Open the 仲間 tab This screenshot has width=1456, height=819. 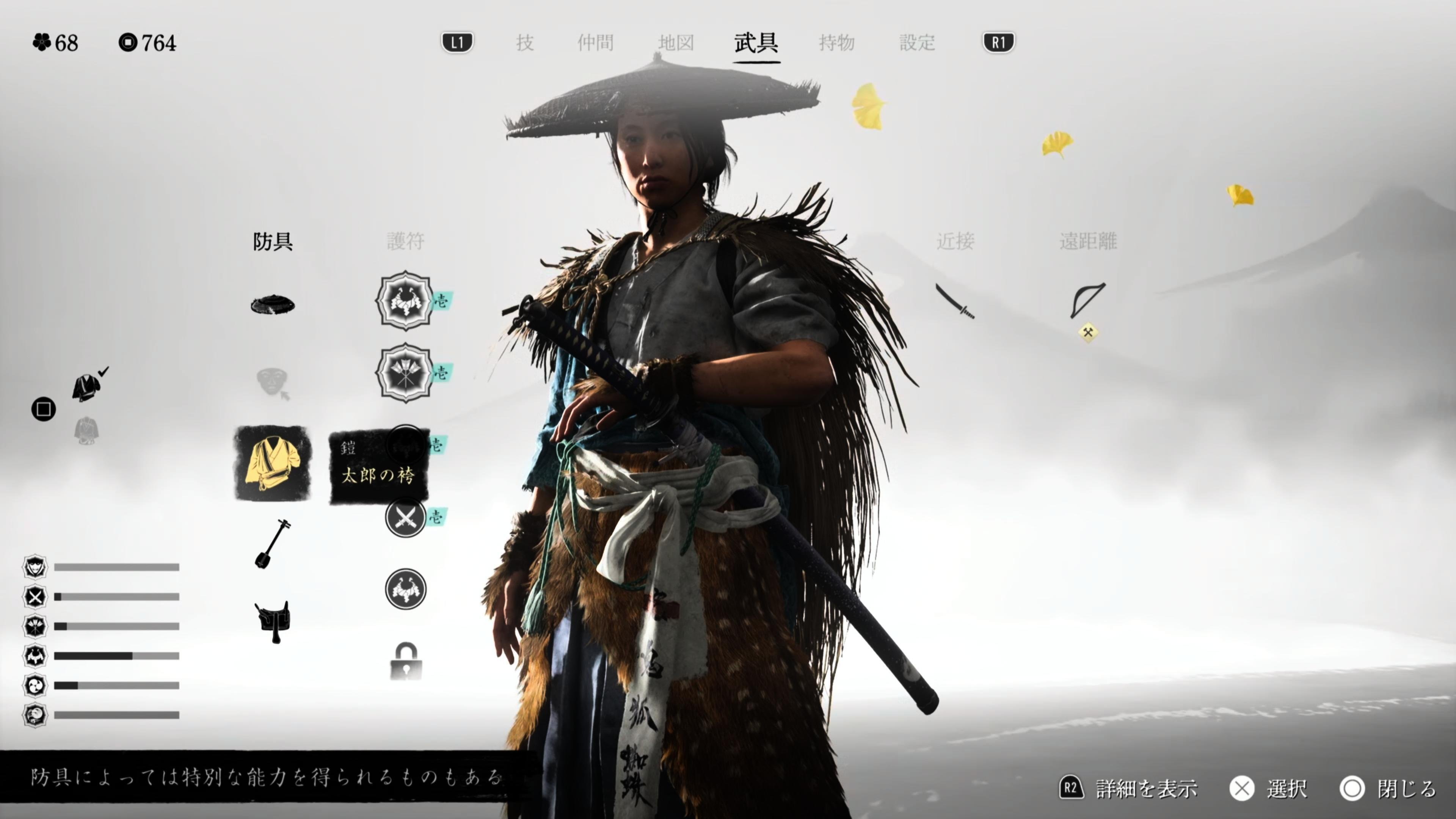tap(595, 42)
